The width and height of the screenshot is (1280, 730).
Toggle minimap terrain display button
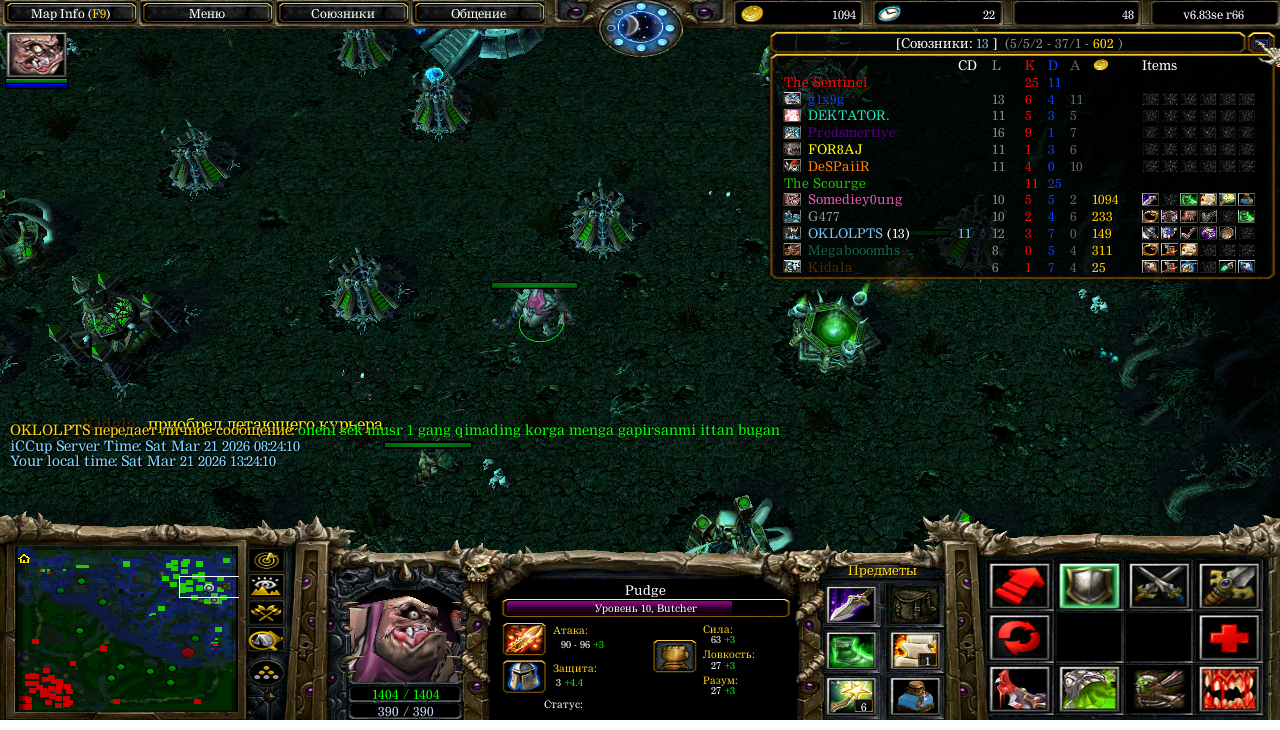(x=266, y=587)
